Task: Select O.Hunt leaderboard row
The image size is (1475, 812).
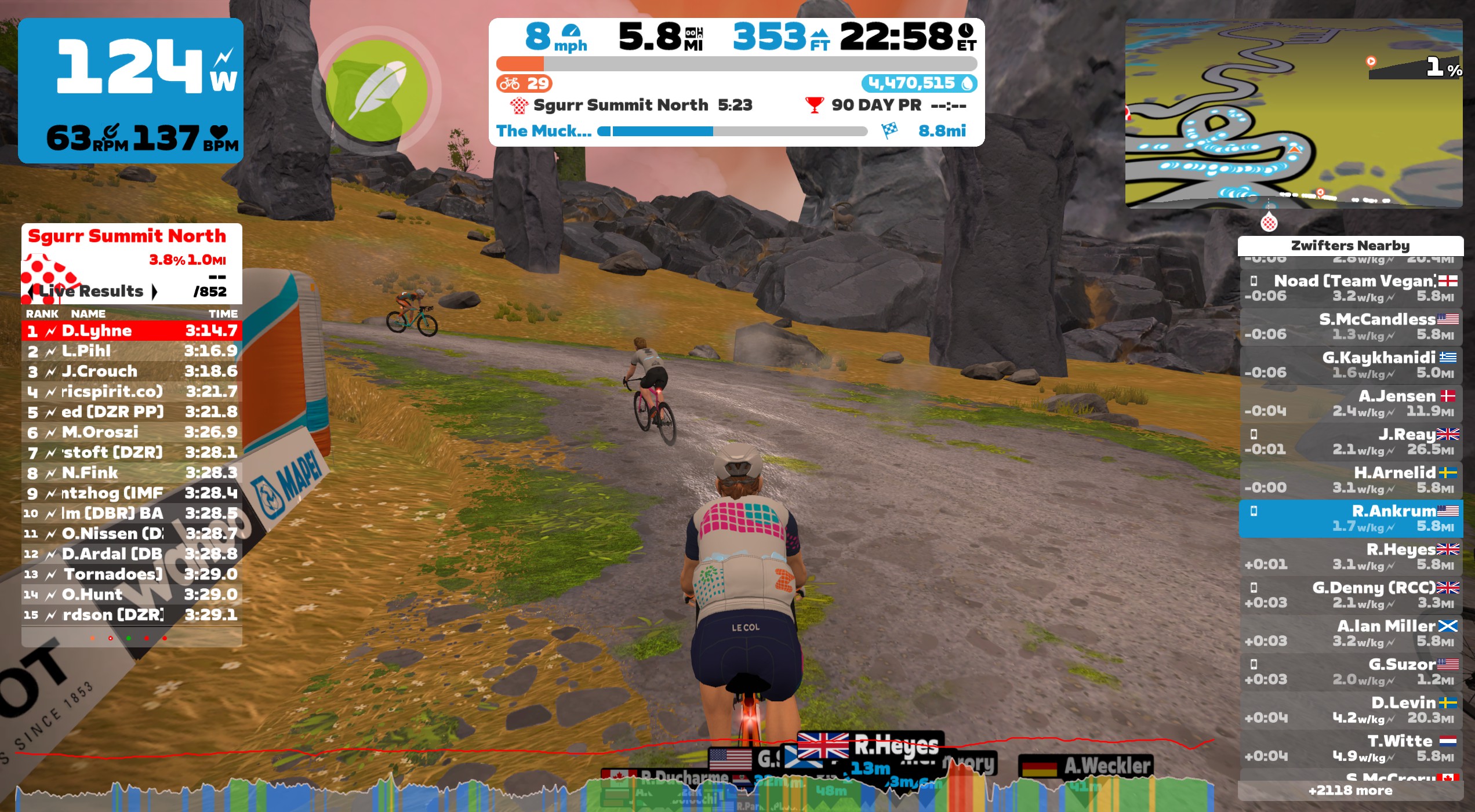Action: tap(132, 594)
